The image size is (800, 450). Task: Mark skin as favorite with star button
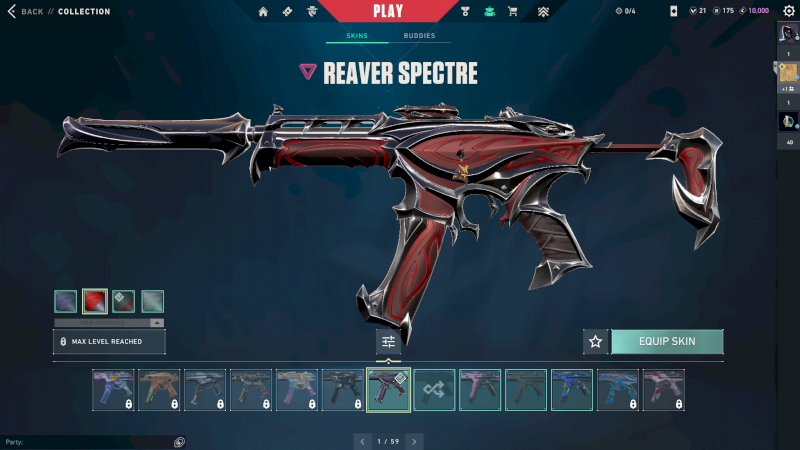click(596, 341)
